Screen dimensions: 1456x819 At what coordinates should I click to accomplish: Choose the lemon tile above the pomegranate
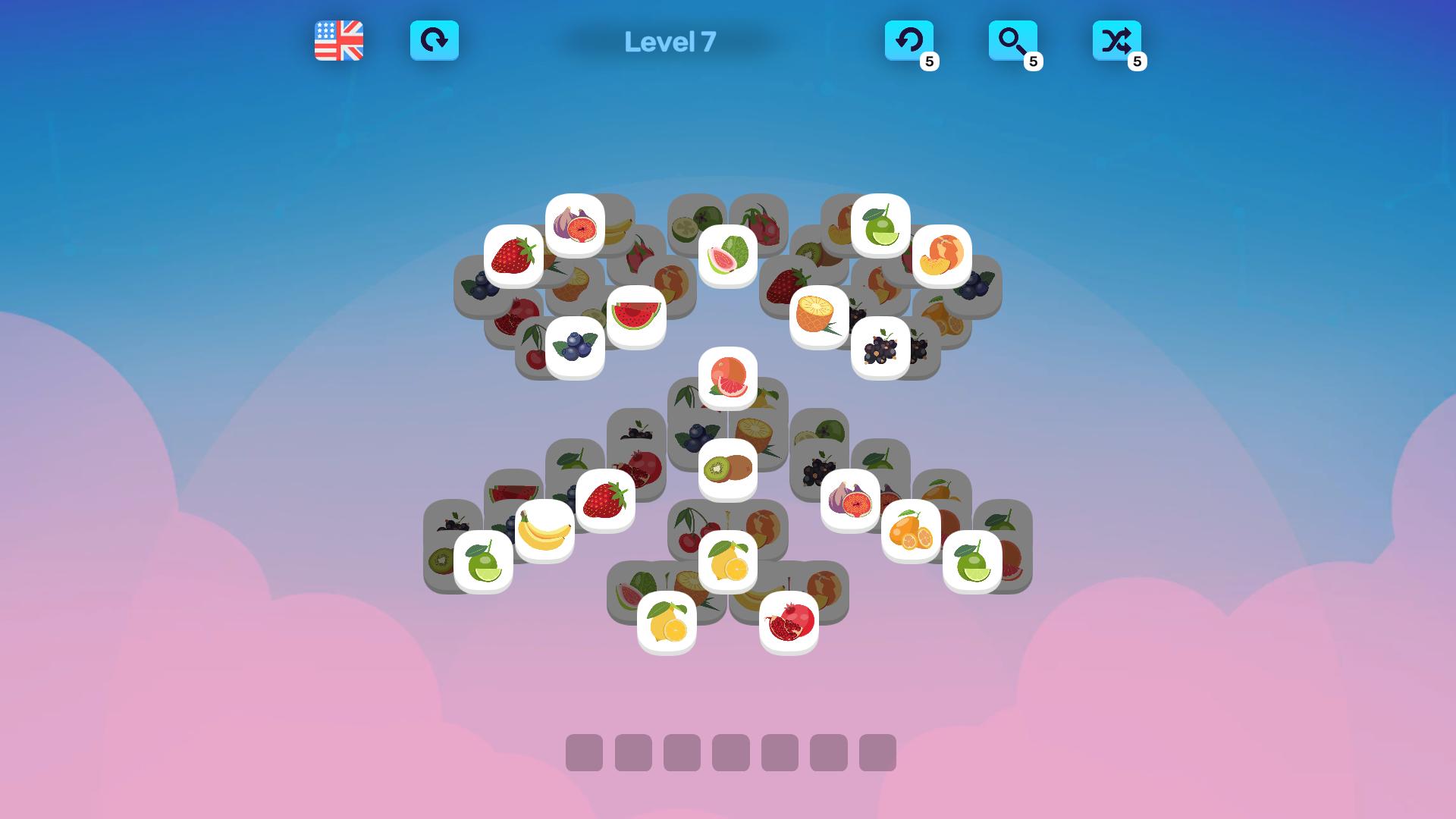coord(727,562)
